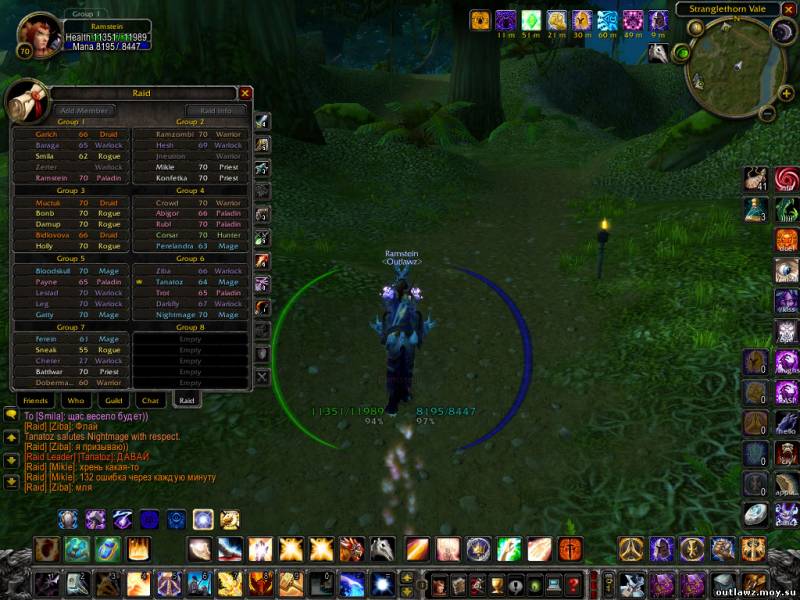Close the Raid window
800x600 pixels.
pyautogui.click(x=245, y=93)
